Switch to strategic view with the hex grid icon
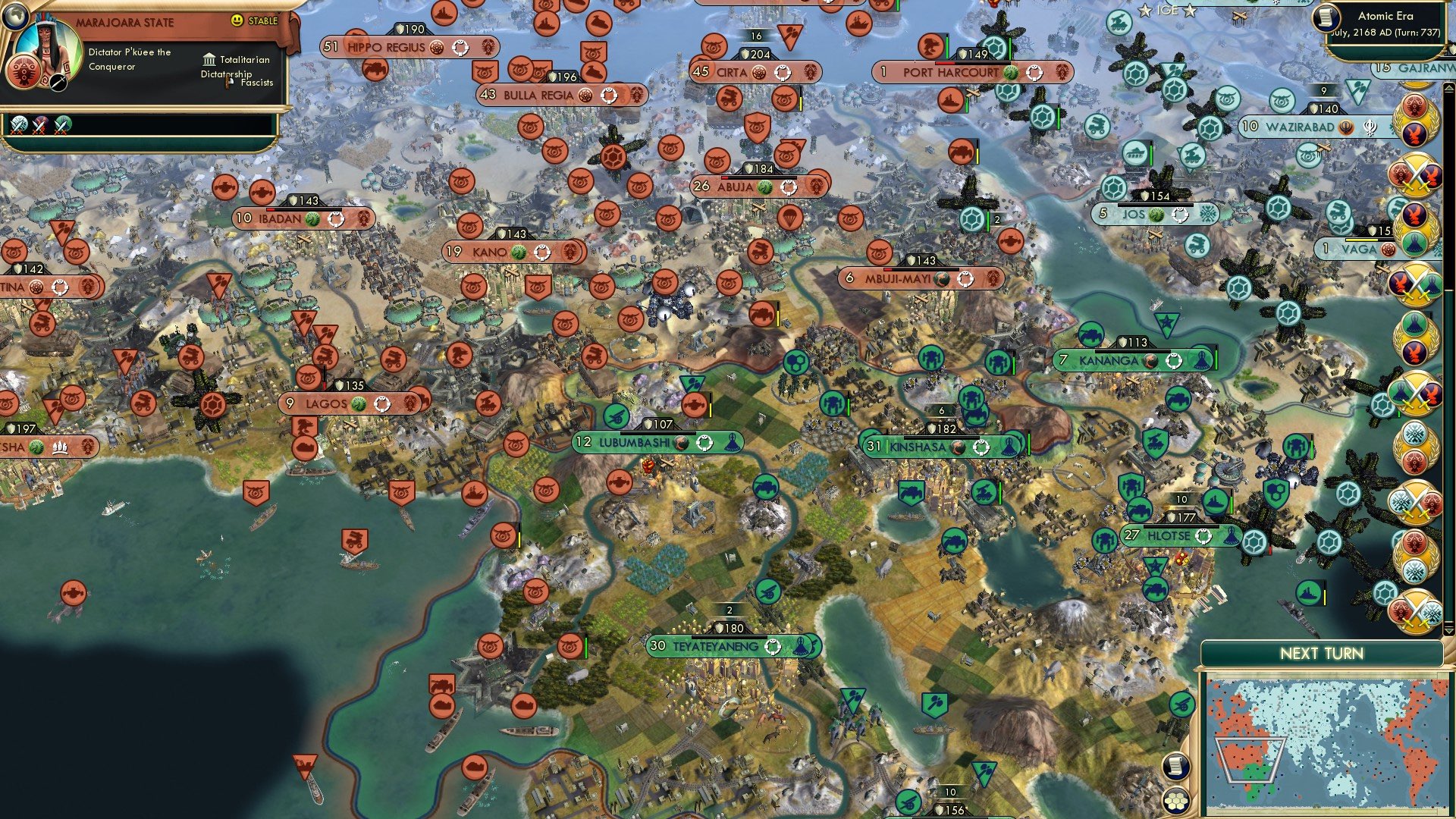 pos(1175,800)
